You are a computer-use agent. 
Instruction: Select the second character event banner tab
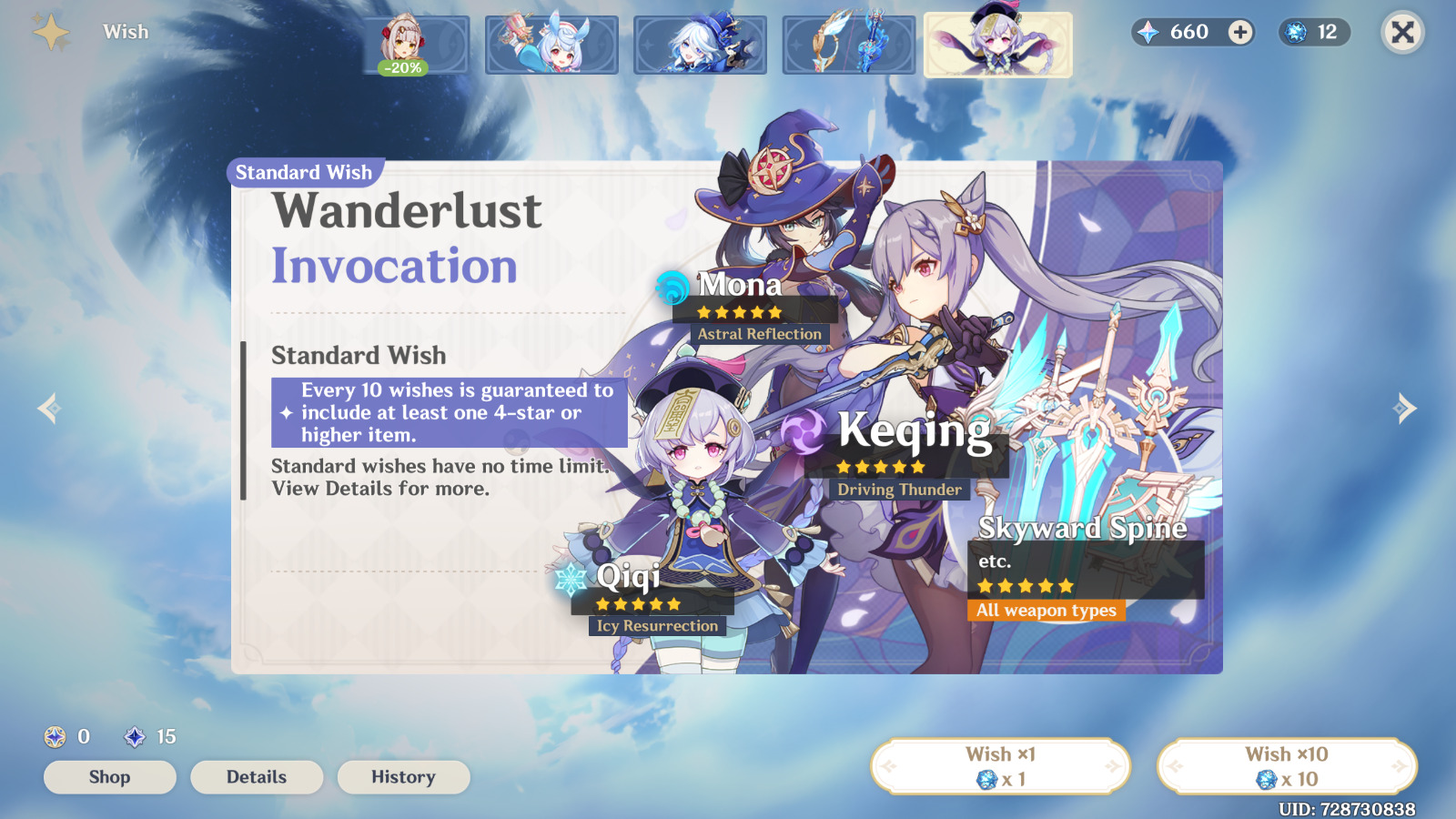[550, 43]
